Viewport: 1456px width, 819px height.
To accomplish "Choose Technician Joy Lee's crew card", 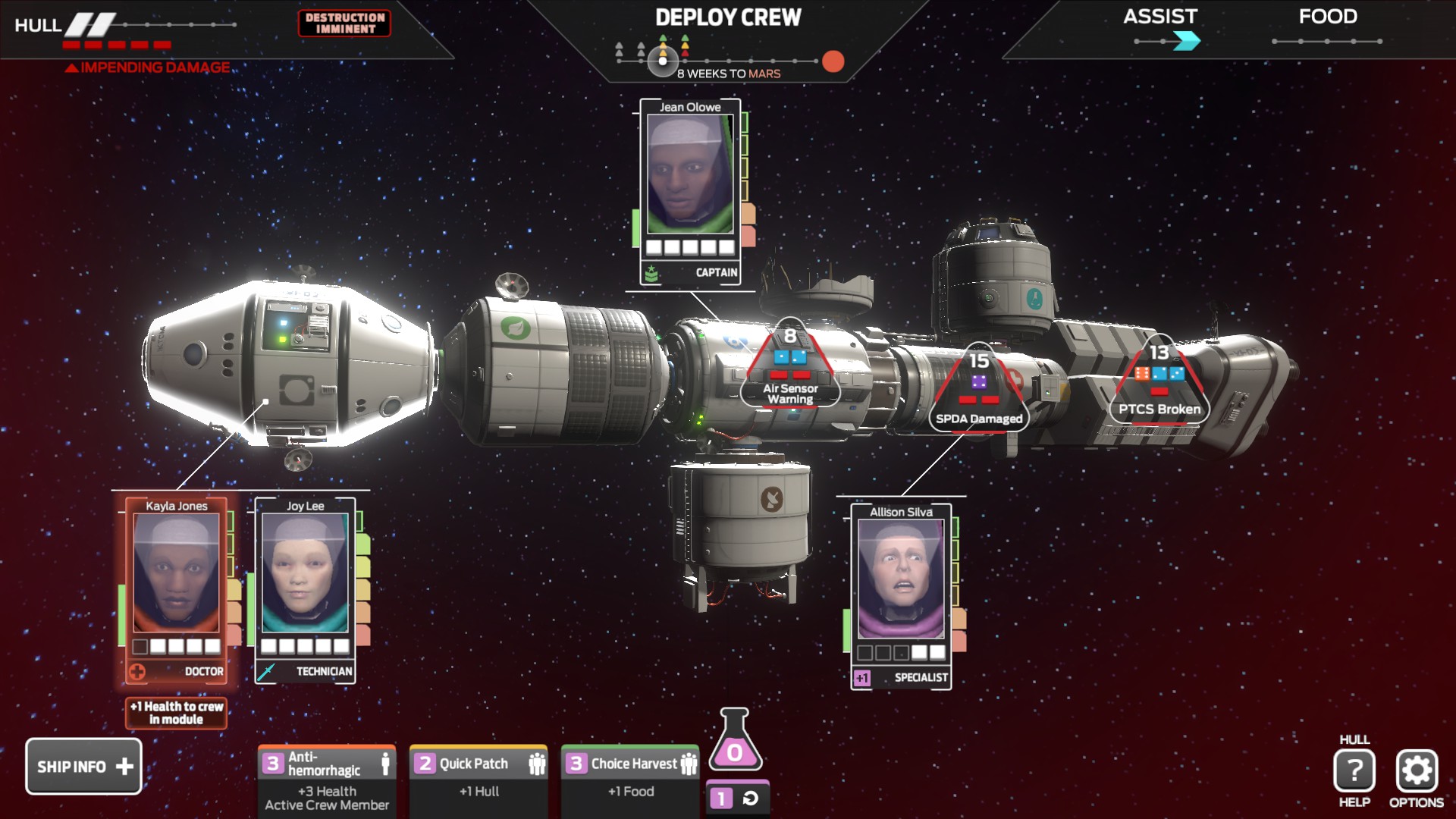I will 305,588.
